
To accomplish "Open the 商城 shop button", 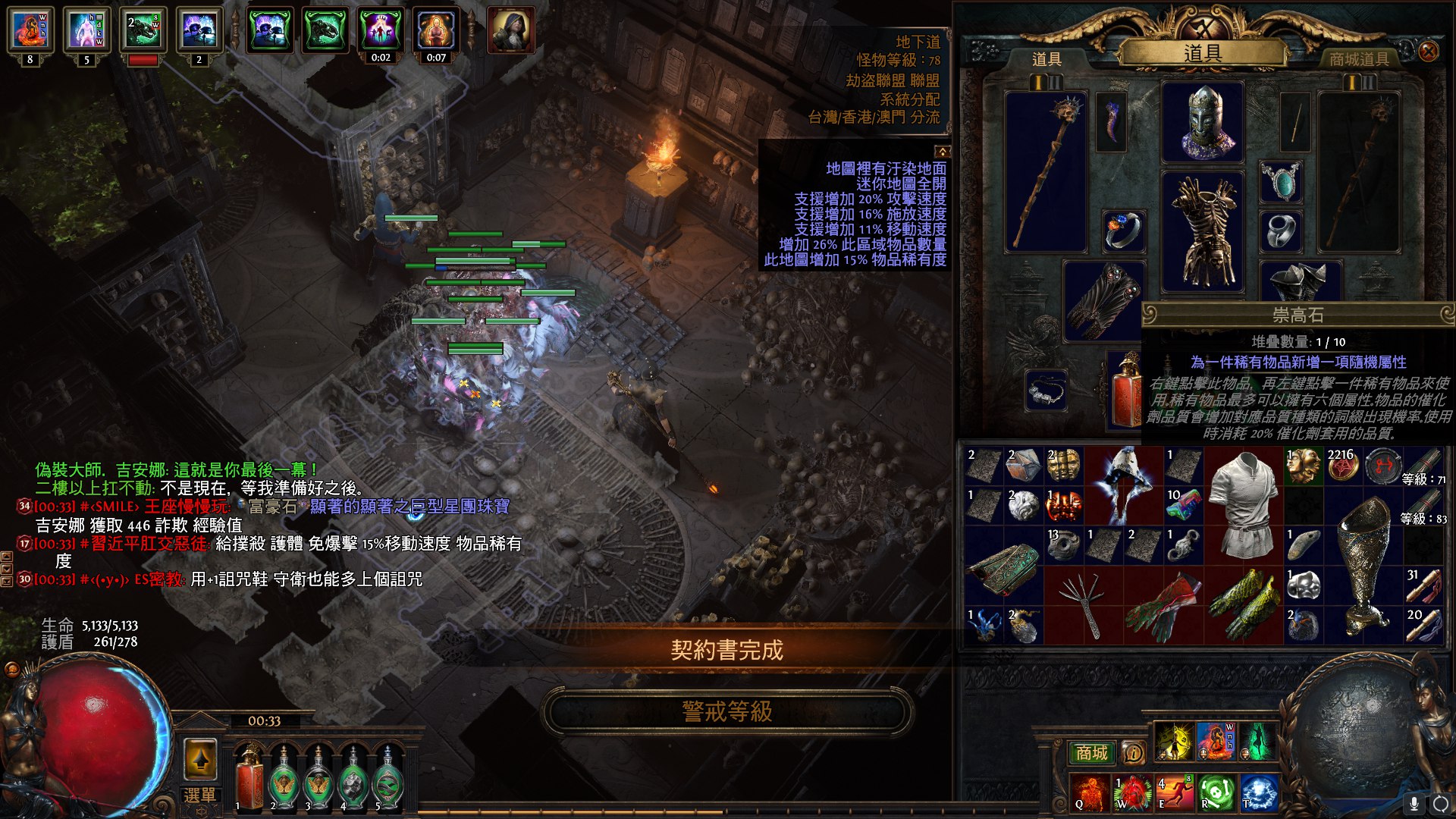I will (x=1091, y=752).
